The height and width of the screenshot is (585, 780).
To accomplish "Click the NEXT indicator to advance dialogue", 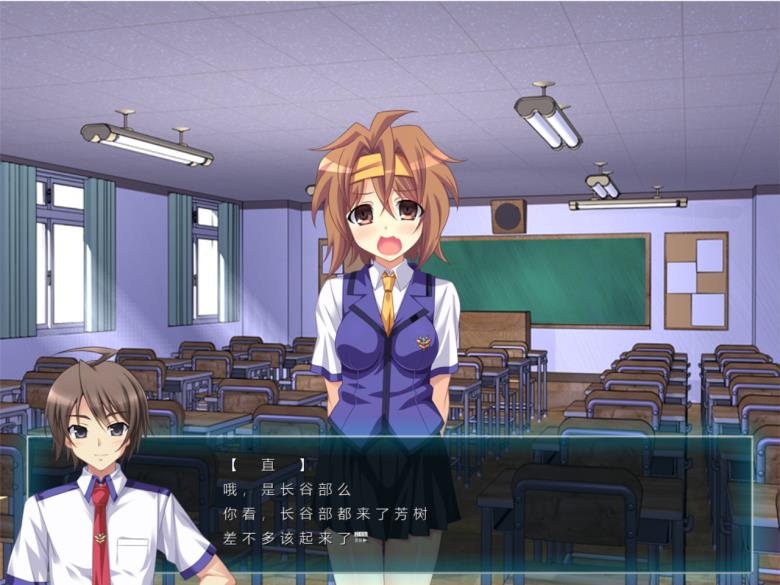I will (x=361, y=538).
